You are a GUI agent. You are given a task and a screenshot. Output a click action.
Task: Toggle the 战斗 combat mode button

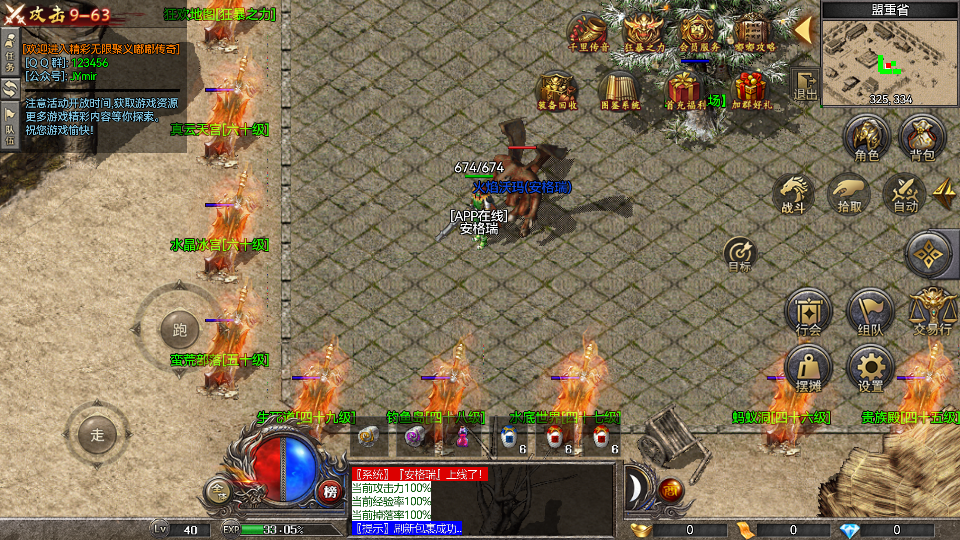coord(793,194)
